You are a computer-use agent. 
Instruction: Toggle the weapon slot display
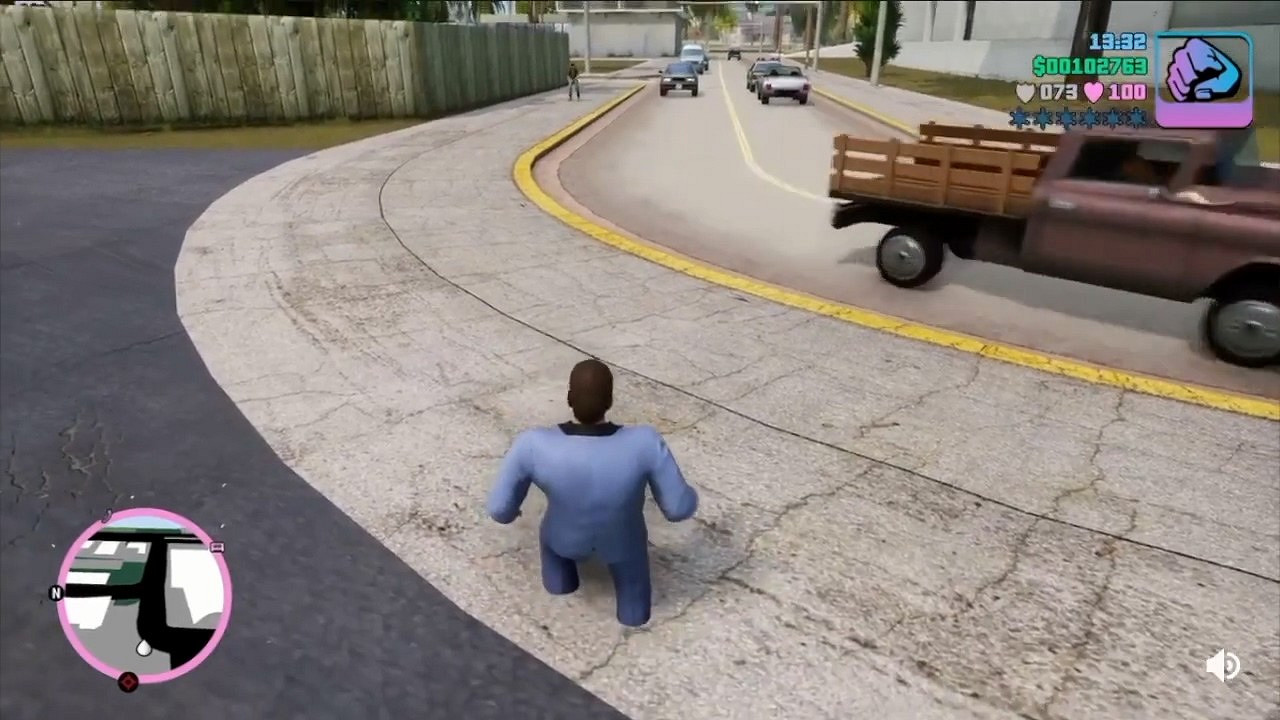(1203, 77)
